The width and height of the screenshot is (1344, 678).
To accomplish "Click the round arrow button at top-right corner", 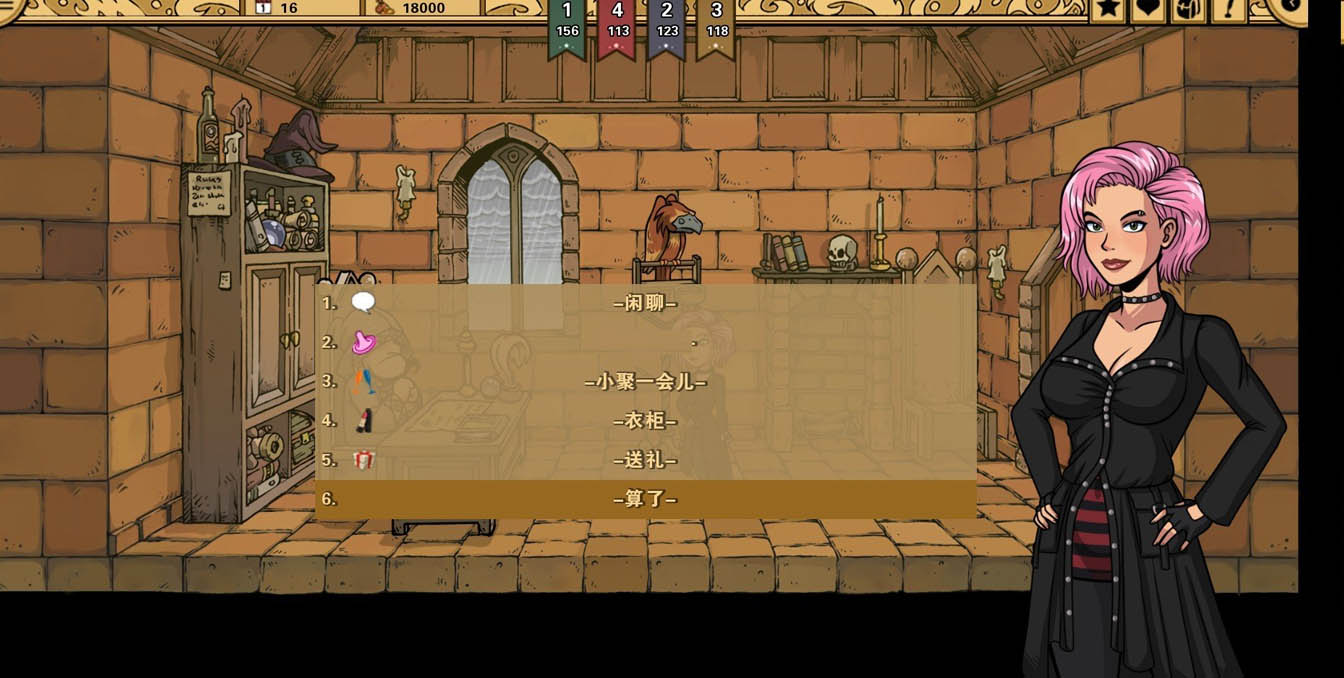I will pyautogui.click(x=1290, y=6).
